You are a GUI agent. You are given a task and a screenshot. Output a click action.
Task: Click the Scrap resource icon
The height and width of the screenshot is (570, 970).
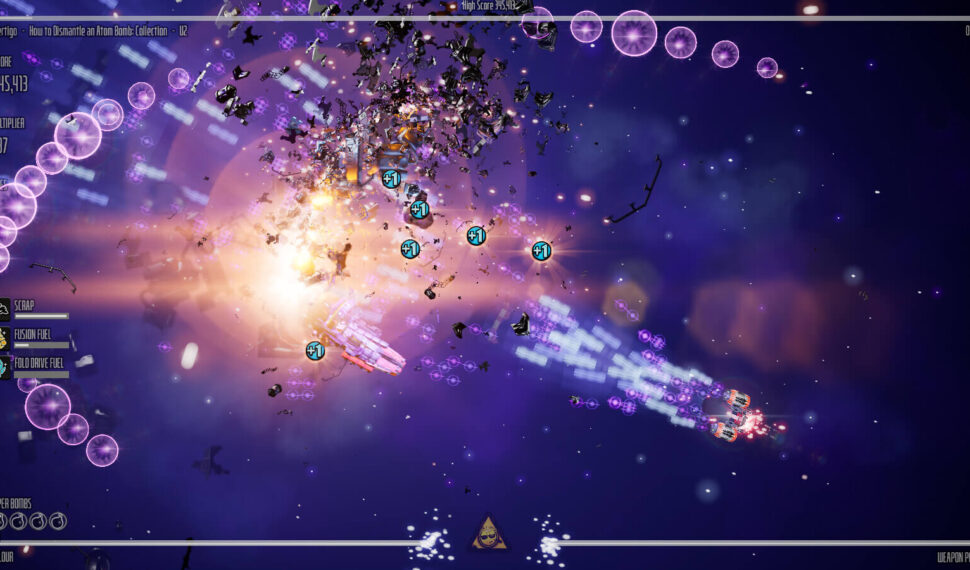point(4,310)
